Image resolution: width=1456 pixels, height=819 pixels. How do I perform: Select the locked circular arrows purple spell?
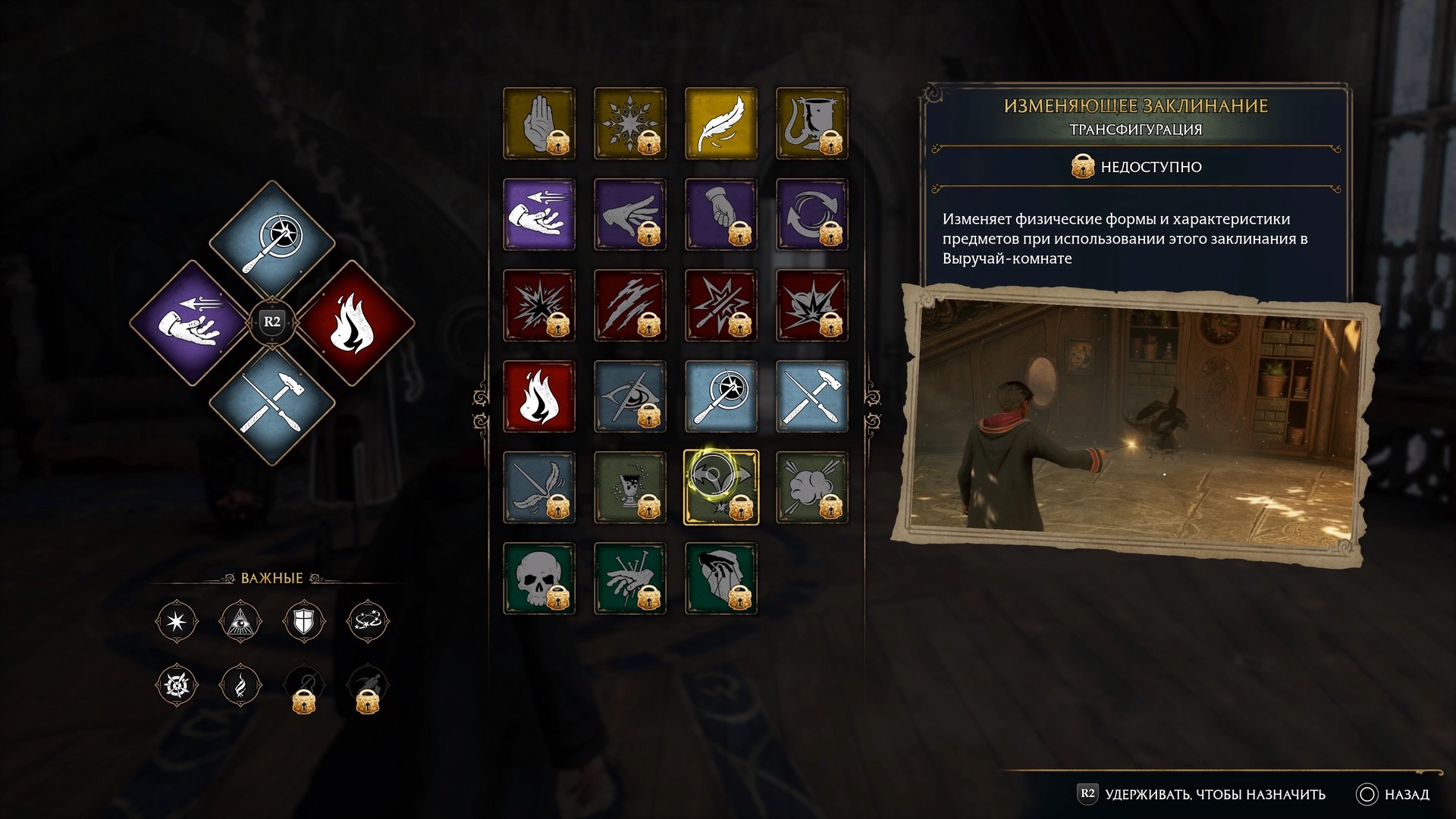pos(811,214)
